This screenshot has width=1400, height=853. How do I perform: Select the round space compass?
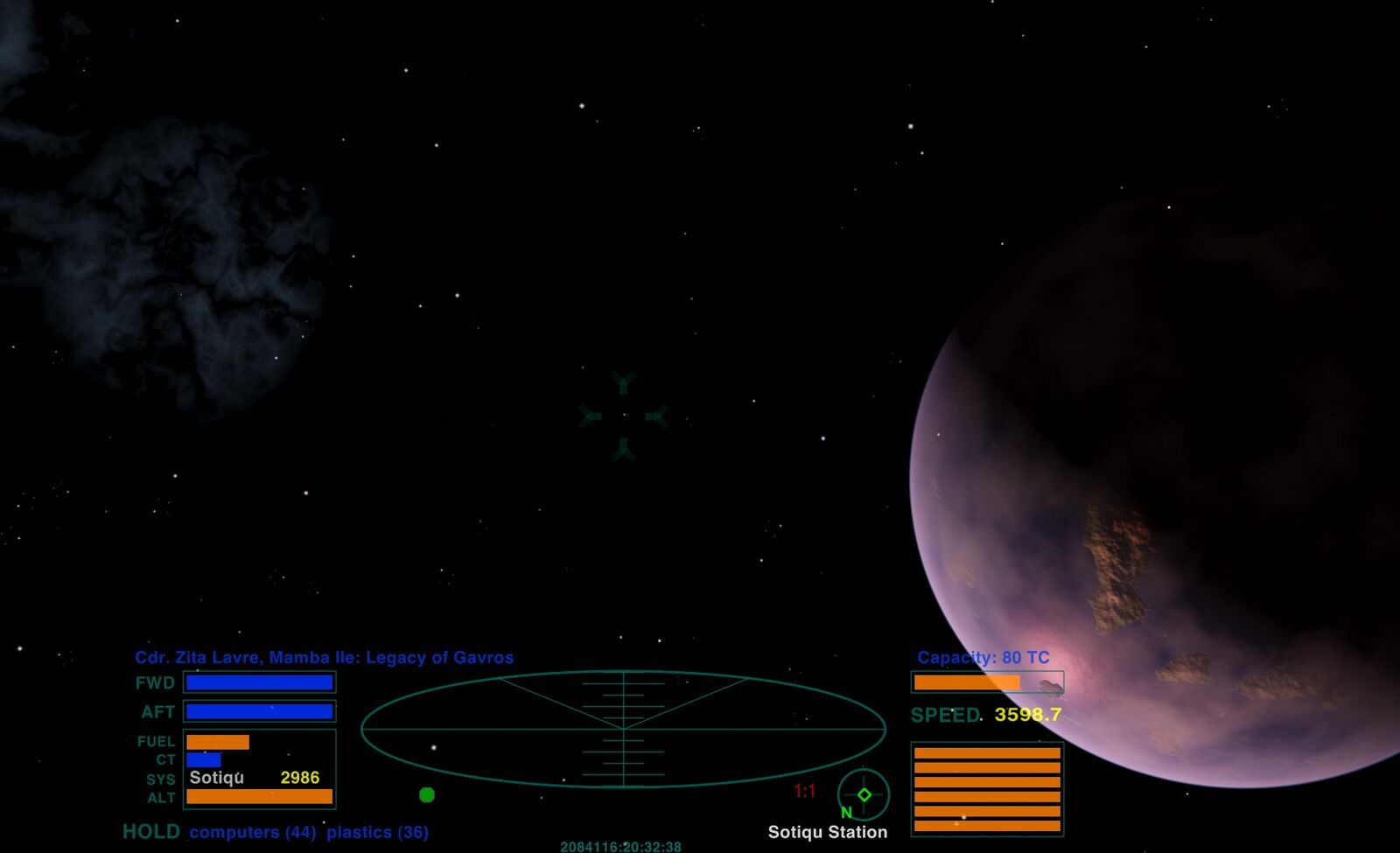(864, 794)
